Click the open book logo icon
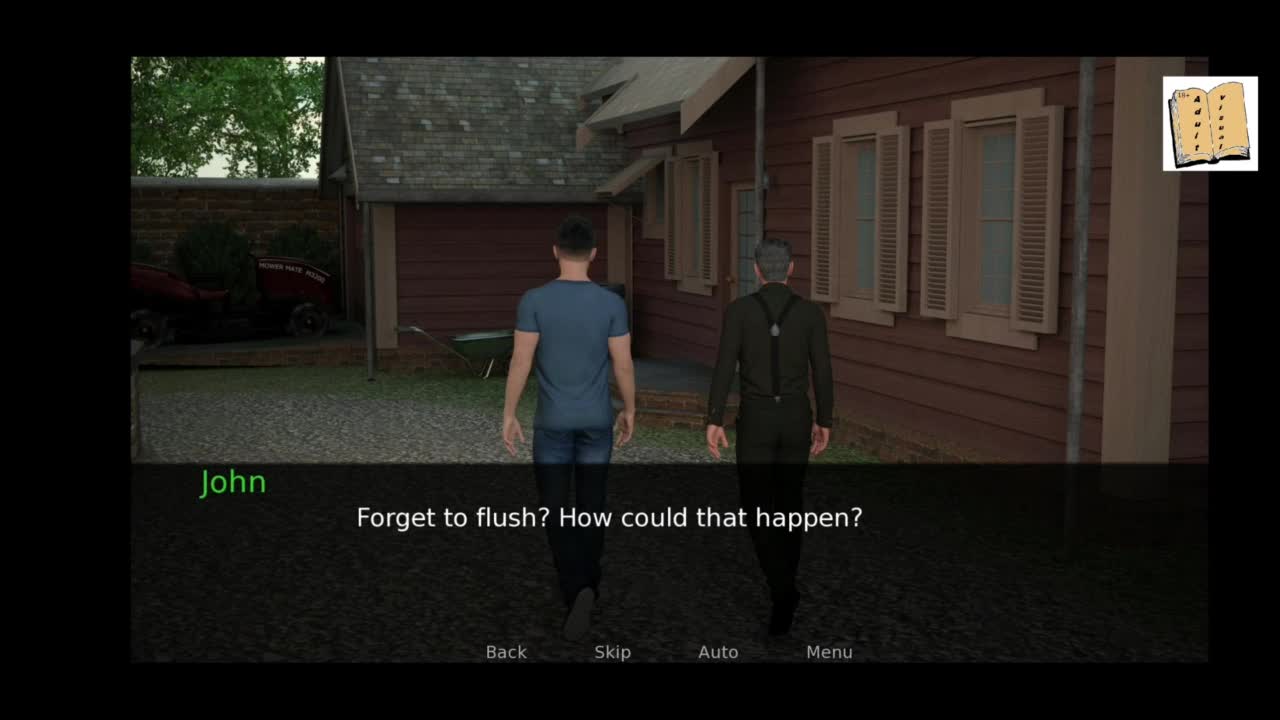1280x720 pixels. (1210, 124)
